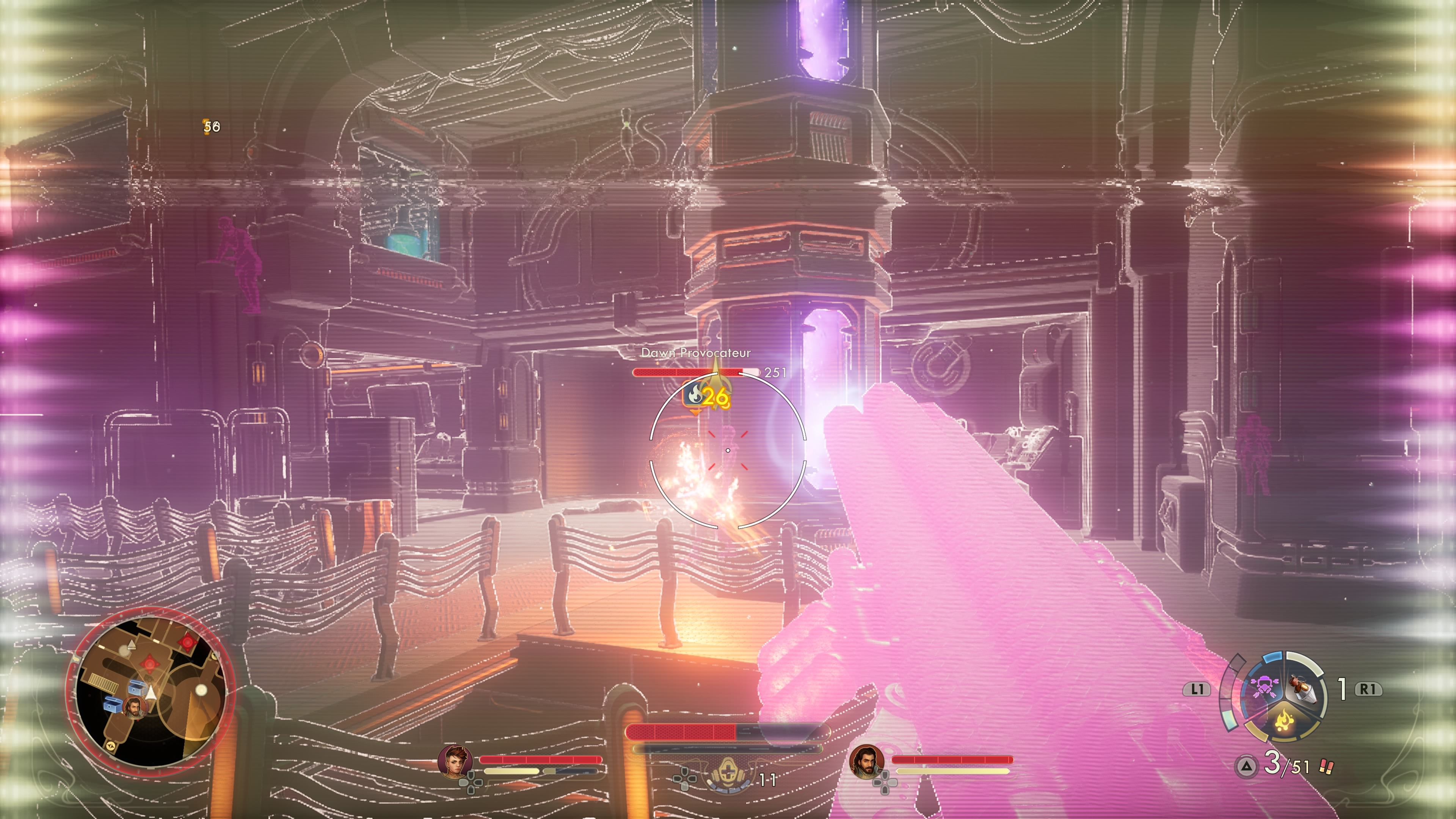Viewport: 1456px width, 819px height.
Task: Select the shotgun shells ammo type icon
Action: point(1326,767)
